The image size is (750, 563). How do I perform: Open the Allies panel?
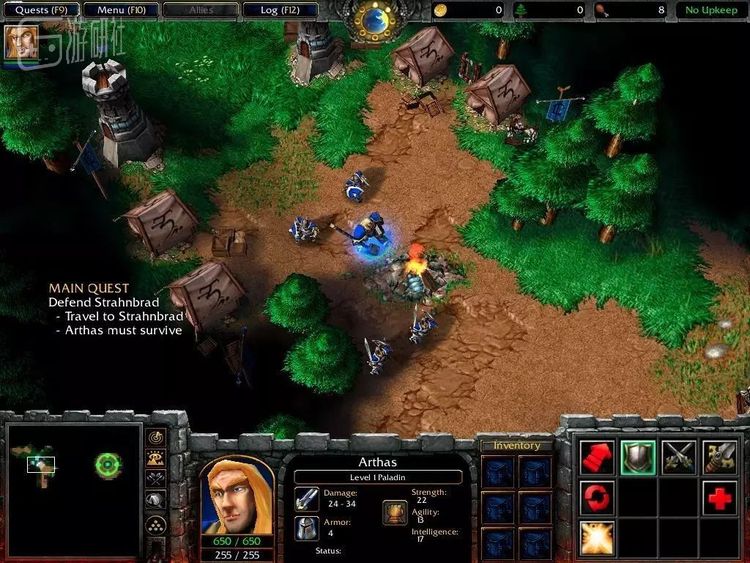[201, 10]
